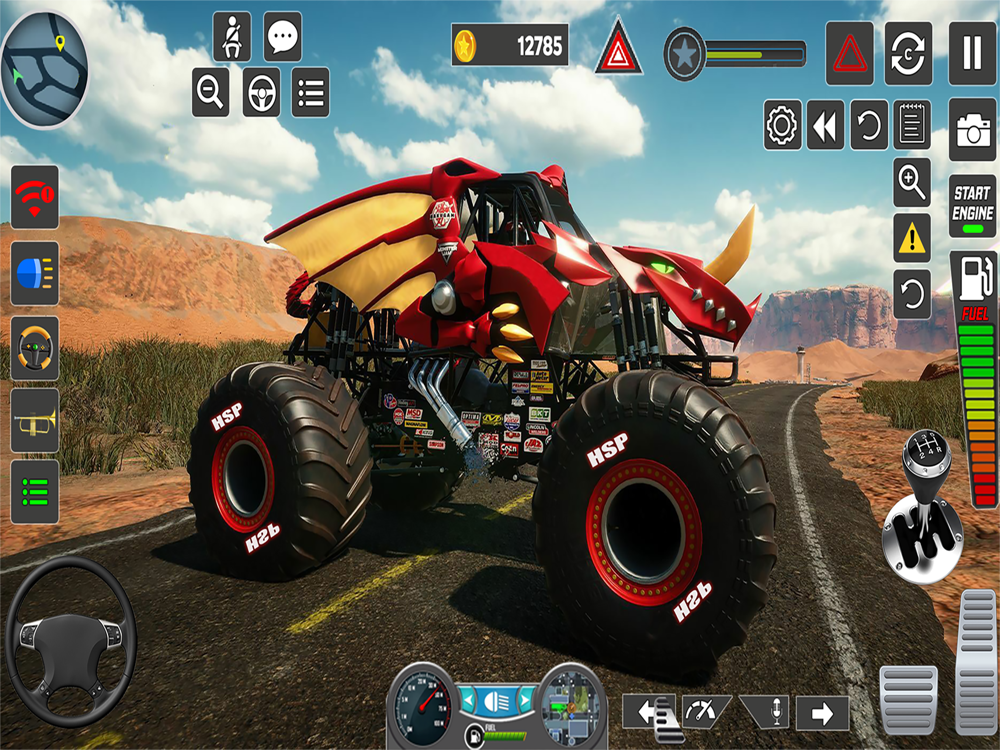This screenshot has height=750, width=1000.
Task: Honk the trumpet horn button
Action: [x=35, y=419]
